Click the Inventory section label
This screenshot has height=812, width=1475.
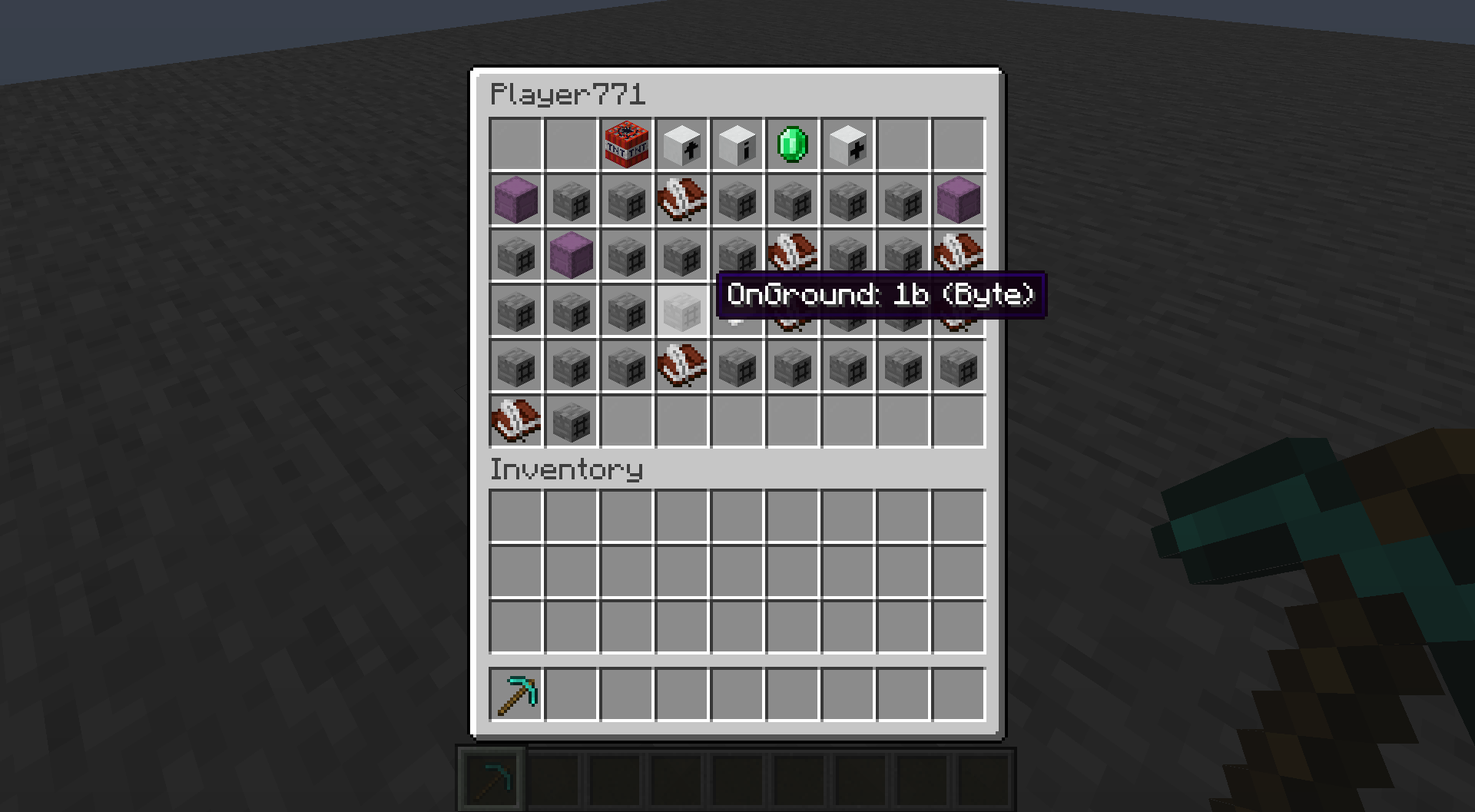pos(566,469)
